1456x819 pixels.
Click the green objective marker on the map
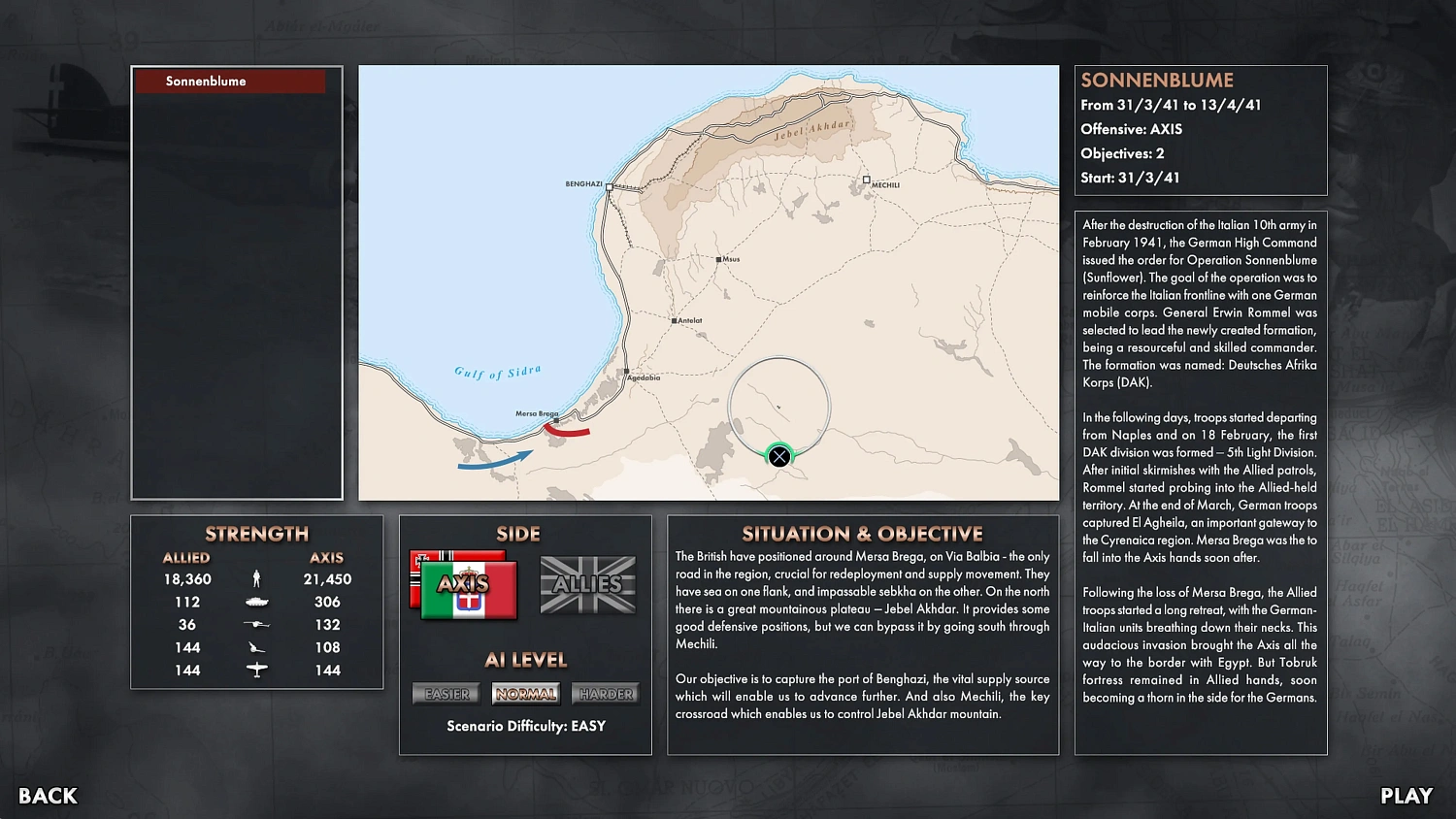pyautogui.click(x=779, y=456)
